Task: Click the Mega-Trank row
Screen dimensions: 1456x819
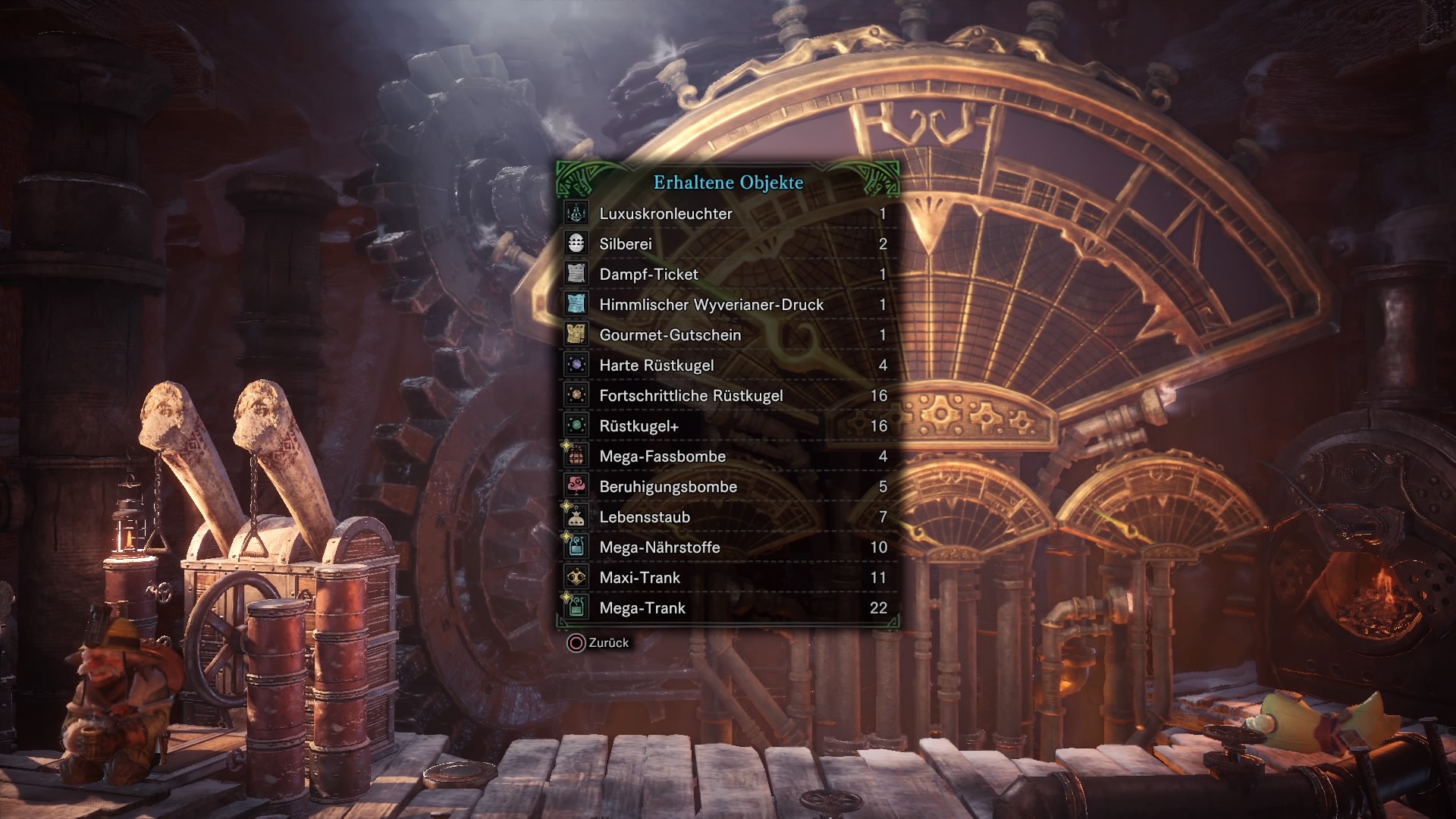Action: click(x=728, y=608)
